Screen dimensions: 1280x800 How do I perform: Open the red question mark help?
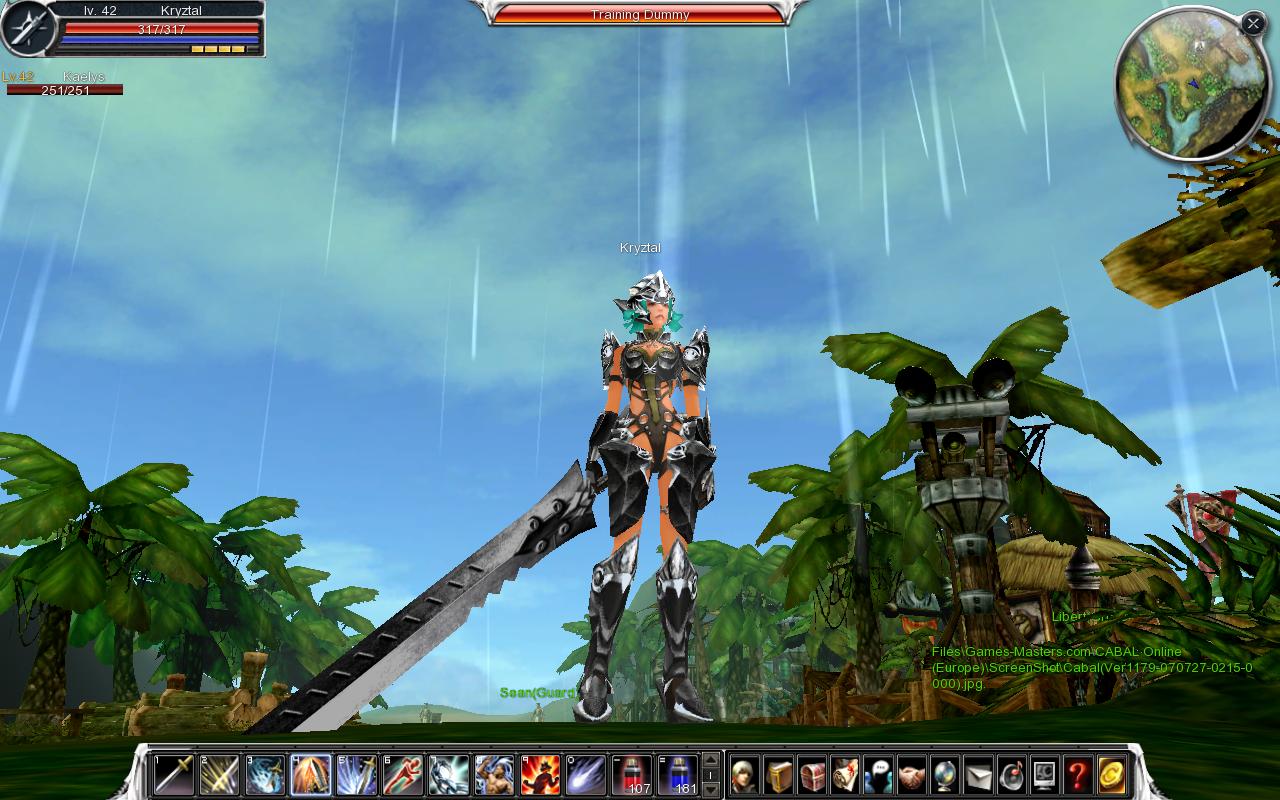coord(1077,775)
